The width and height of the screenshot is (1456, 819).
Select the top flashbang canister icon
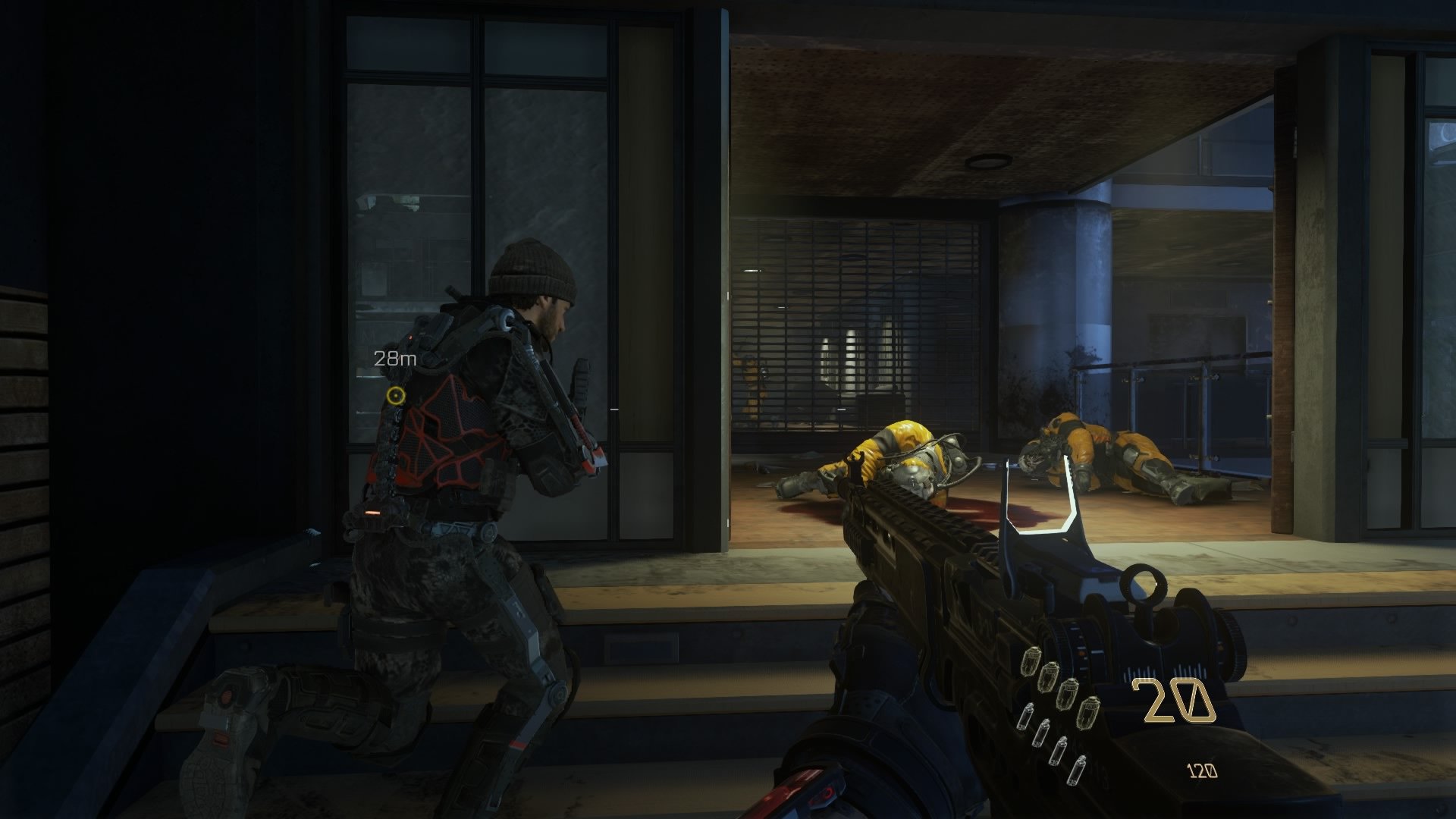coord(1026,717)
